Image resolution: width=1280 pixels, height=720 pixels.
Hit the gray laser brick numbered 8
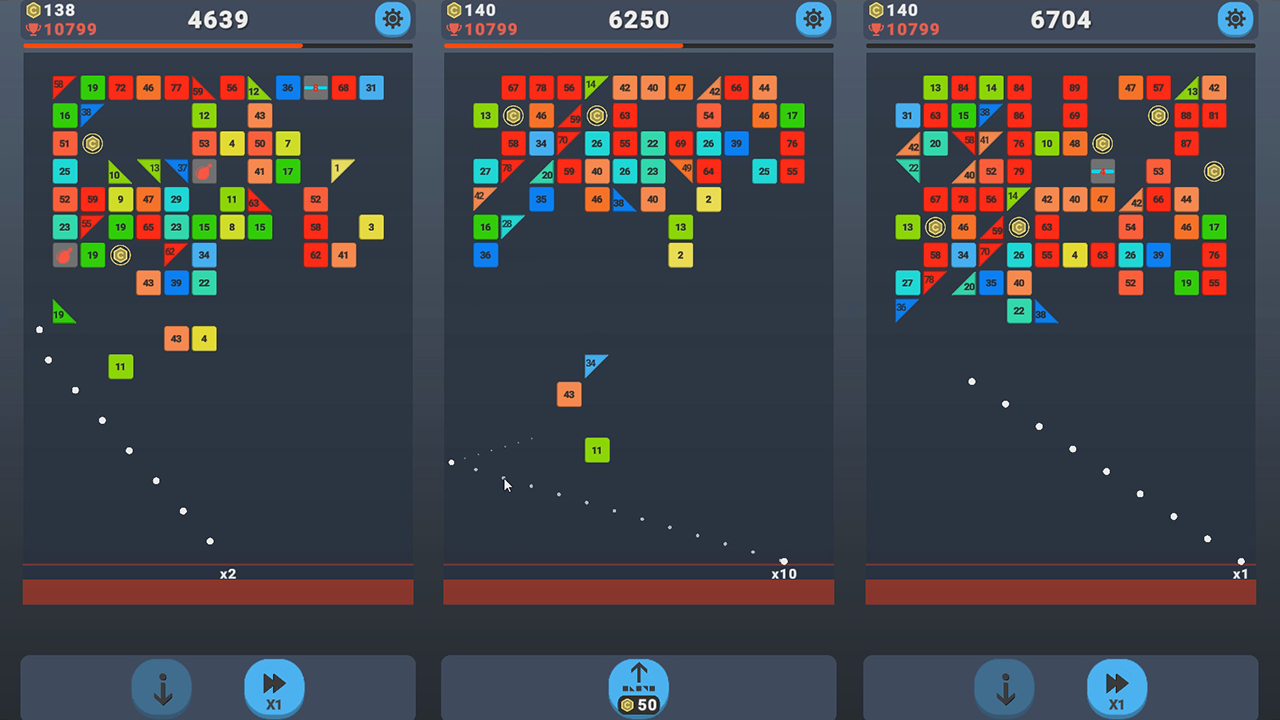[316, 88]
